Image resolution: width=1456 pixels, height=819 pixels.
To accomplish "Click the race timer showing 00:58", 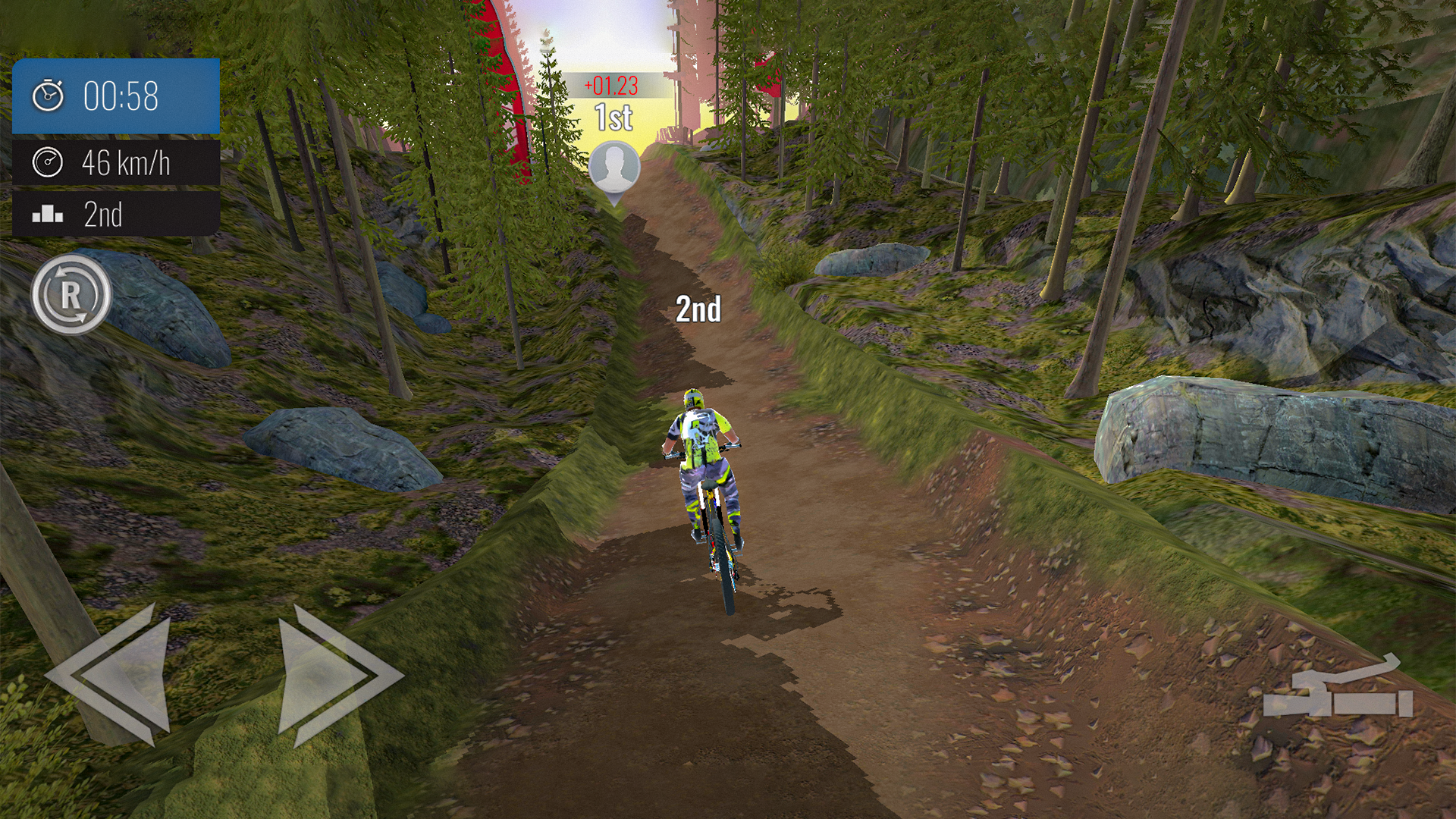I will (121, 94).
